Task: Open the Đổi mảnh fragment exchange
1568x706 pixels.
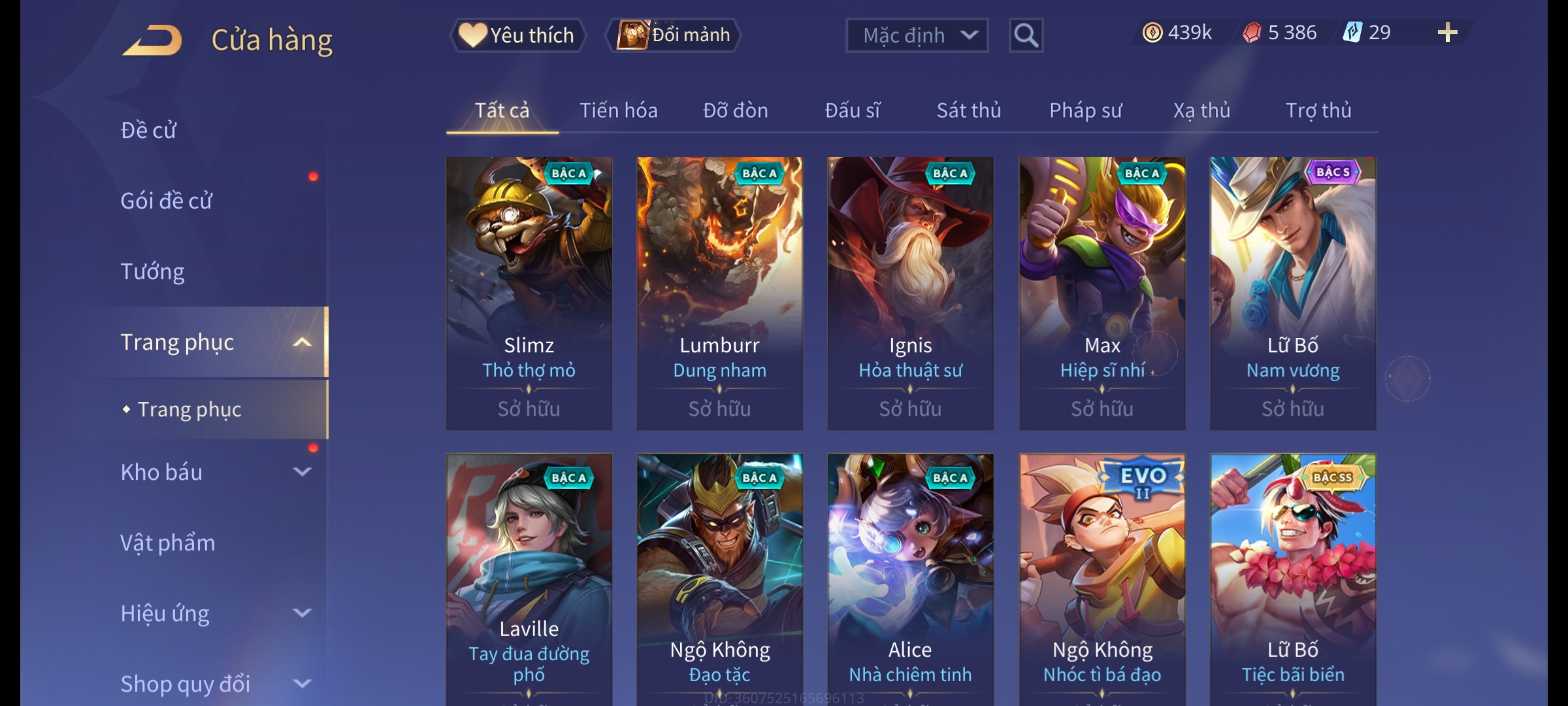Action: [674, 35]
